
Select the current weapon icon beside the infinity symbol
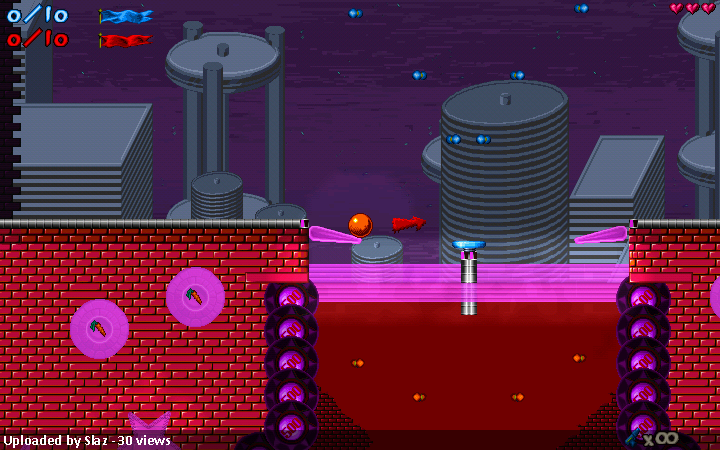(633, 437)
